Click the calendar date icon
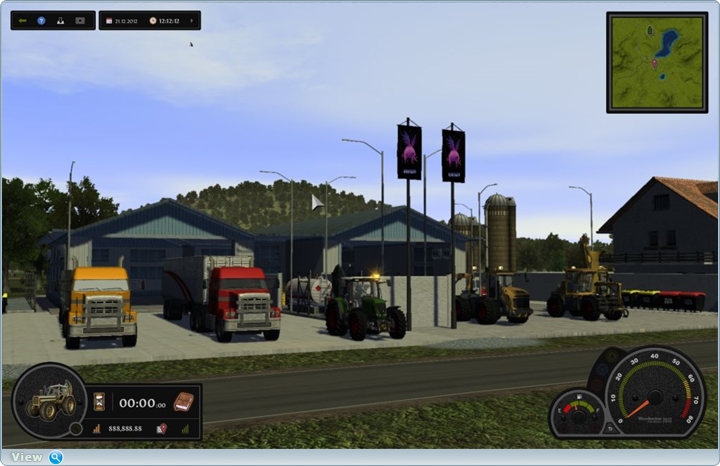 point(108,20)
